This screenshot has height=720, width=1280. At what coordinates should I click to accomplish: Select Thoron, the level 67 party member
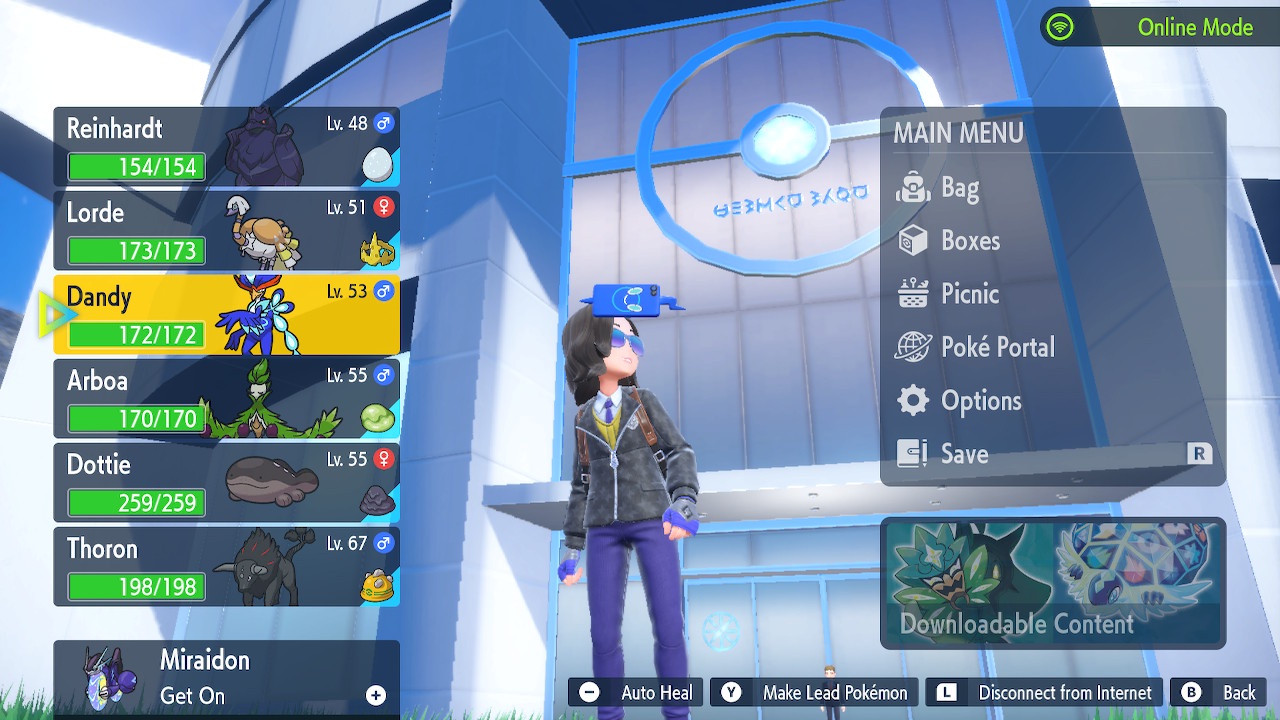(226, 567)
